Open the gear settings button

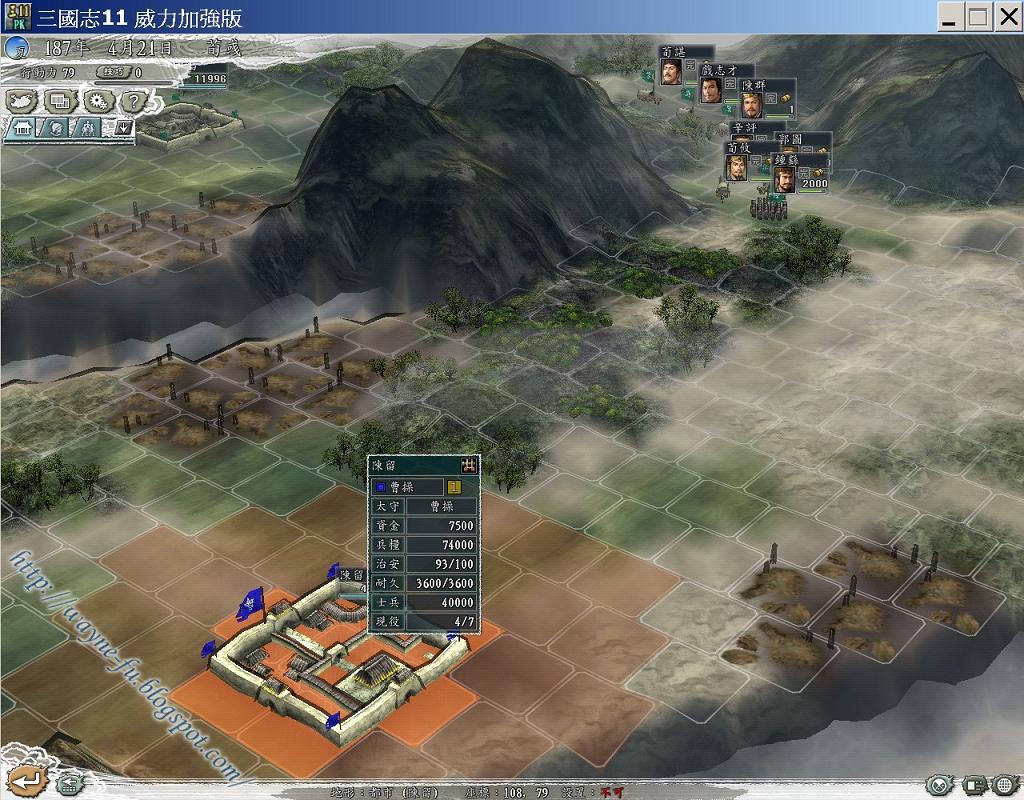[97, 101]
